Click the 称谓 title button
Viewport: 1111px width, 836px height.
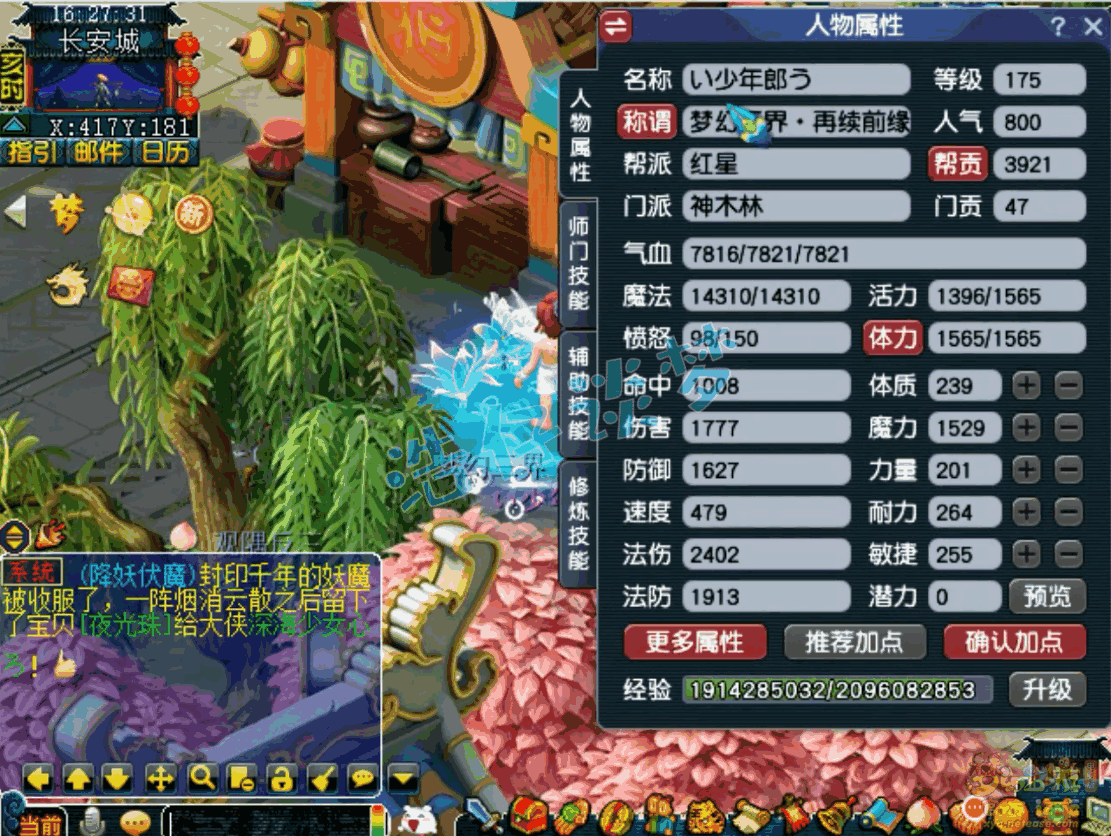[x=647, y=122]
